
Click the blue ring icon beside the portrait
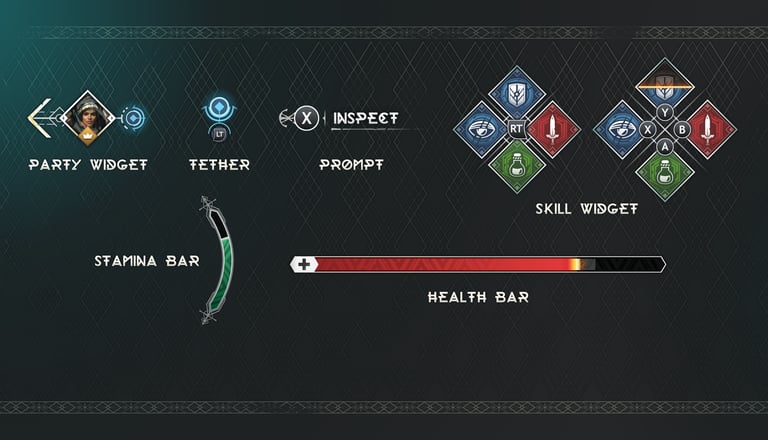coord(134,118)
